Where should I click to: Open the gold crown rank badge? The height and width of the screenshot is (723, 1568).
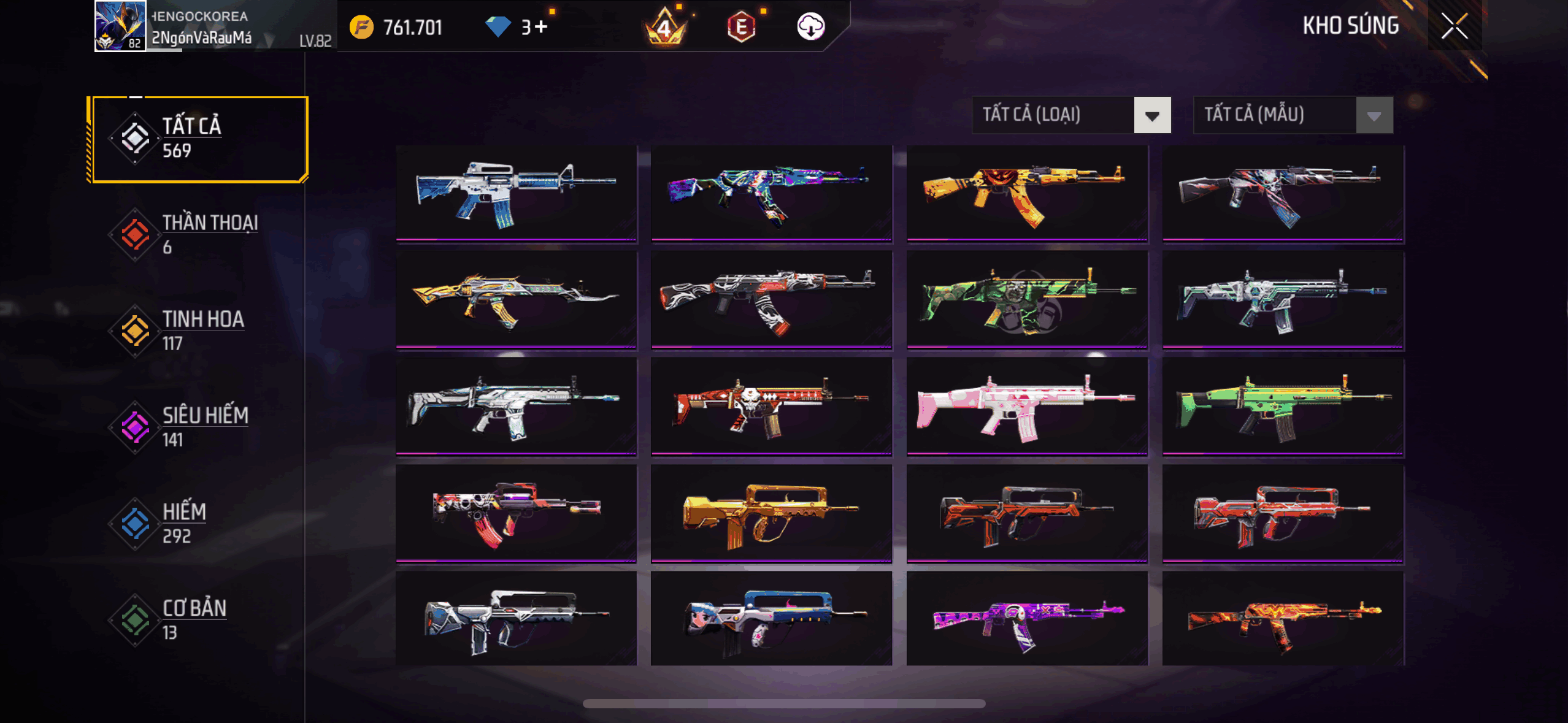(x=665, y=28)
